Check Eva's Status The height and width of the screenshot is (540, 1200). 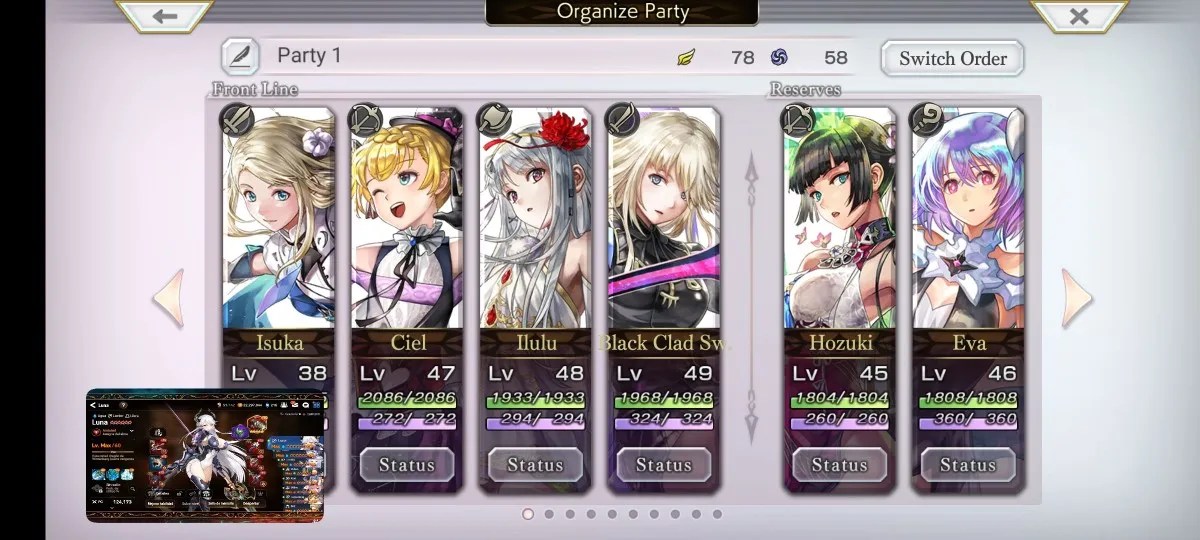[968, 465]
